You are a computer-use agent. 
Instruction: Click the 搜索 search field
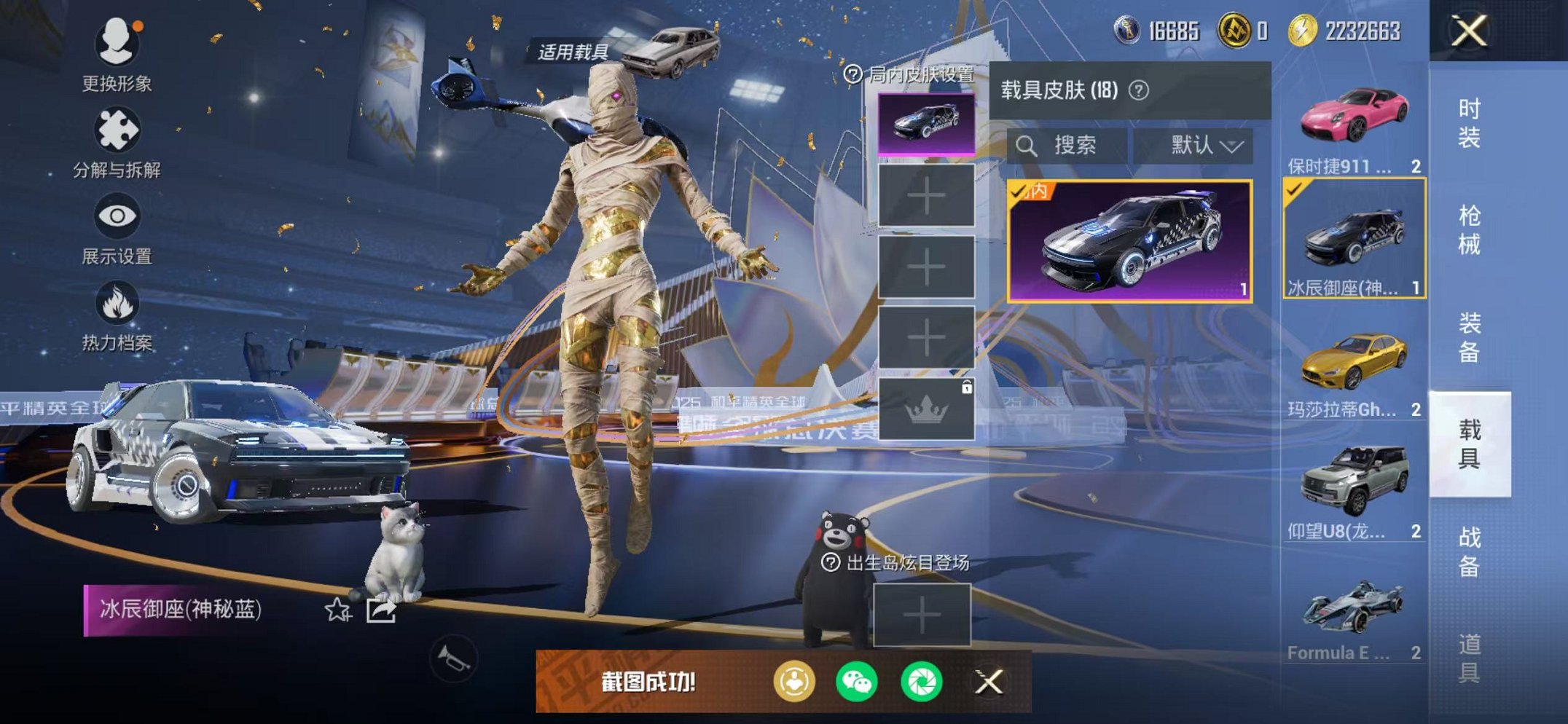pos(1067,146)
